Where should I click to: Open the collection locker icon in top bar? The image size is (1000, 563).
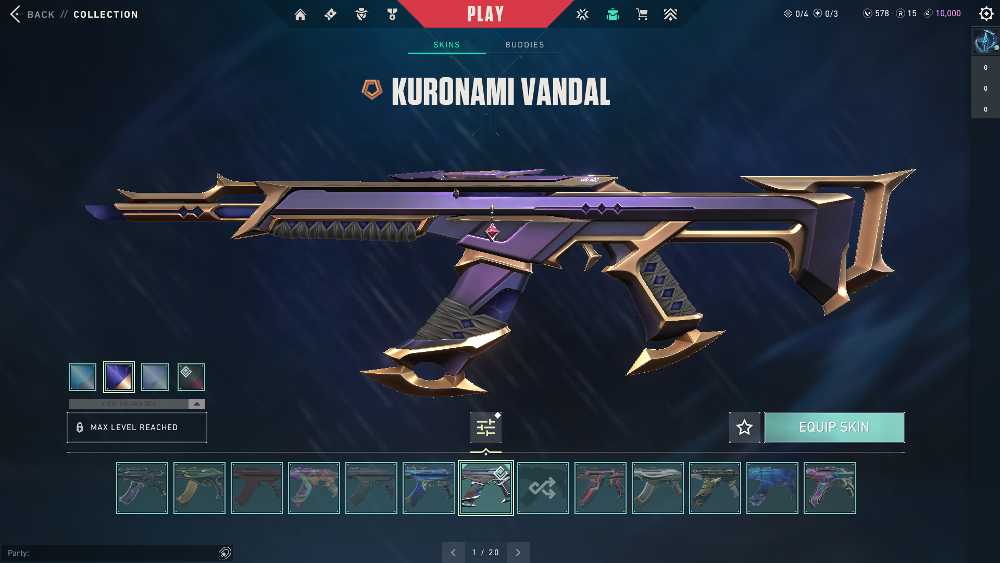[x=613, y=14]
